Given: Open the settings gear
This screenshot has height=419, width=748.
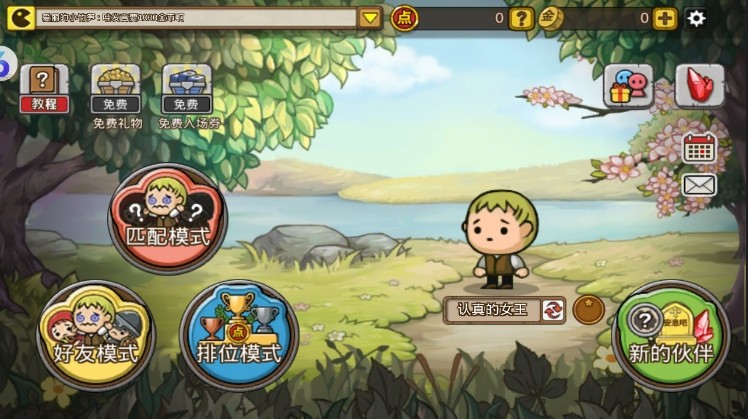Looking at the screenshot, I should pos(696,18).
